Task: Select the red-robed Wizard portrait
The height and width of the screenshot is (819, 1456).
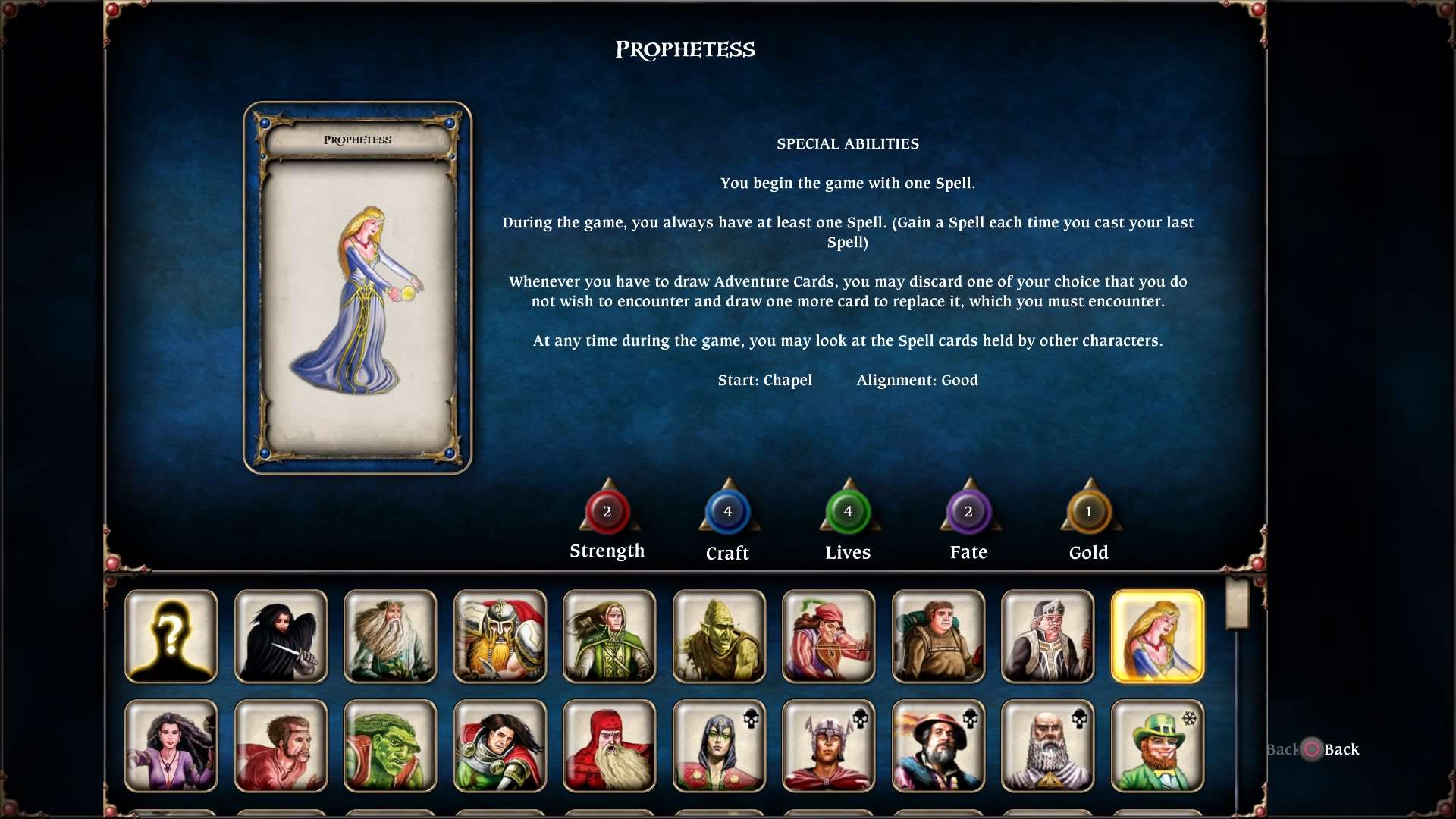Action: coord(609,745)
